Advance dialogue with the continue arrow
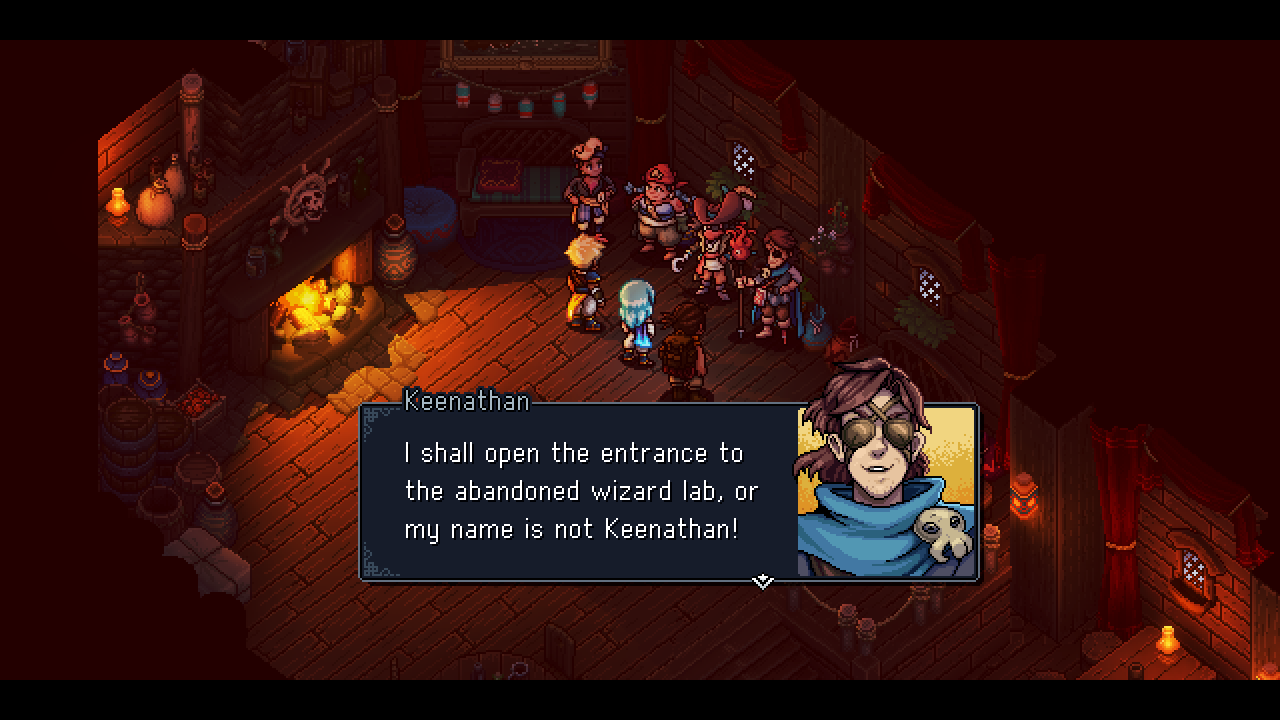Viewport: 1280px width, 720px height. [x=763, y=581]
